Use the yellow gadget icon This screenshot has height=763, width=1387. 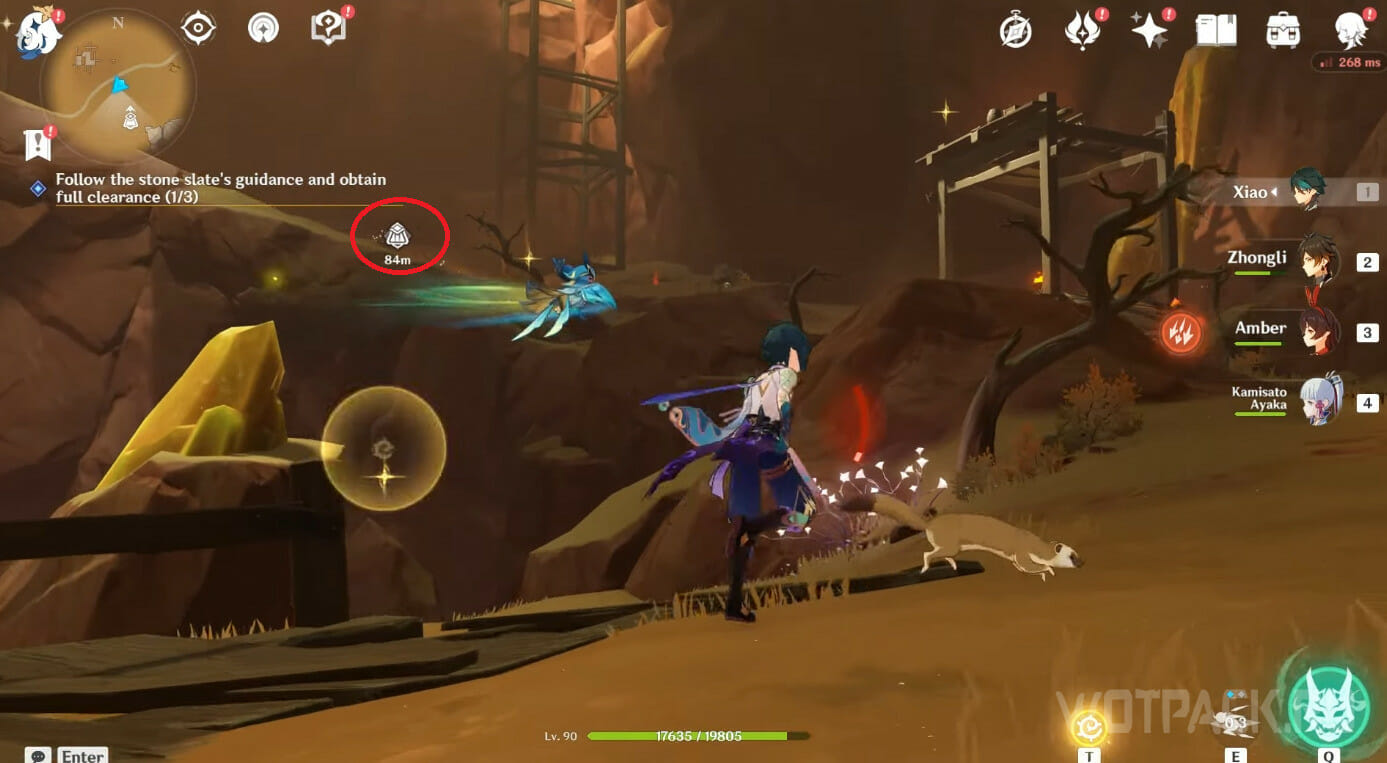[x=1088, y=726]
